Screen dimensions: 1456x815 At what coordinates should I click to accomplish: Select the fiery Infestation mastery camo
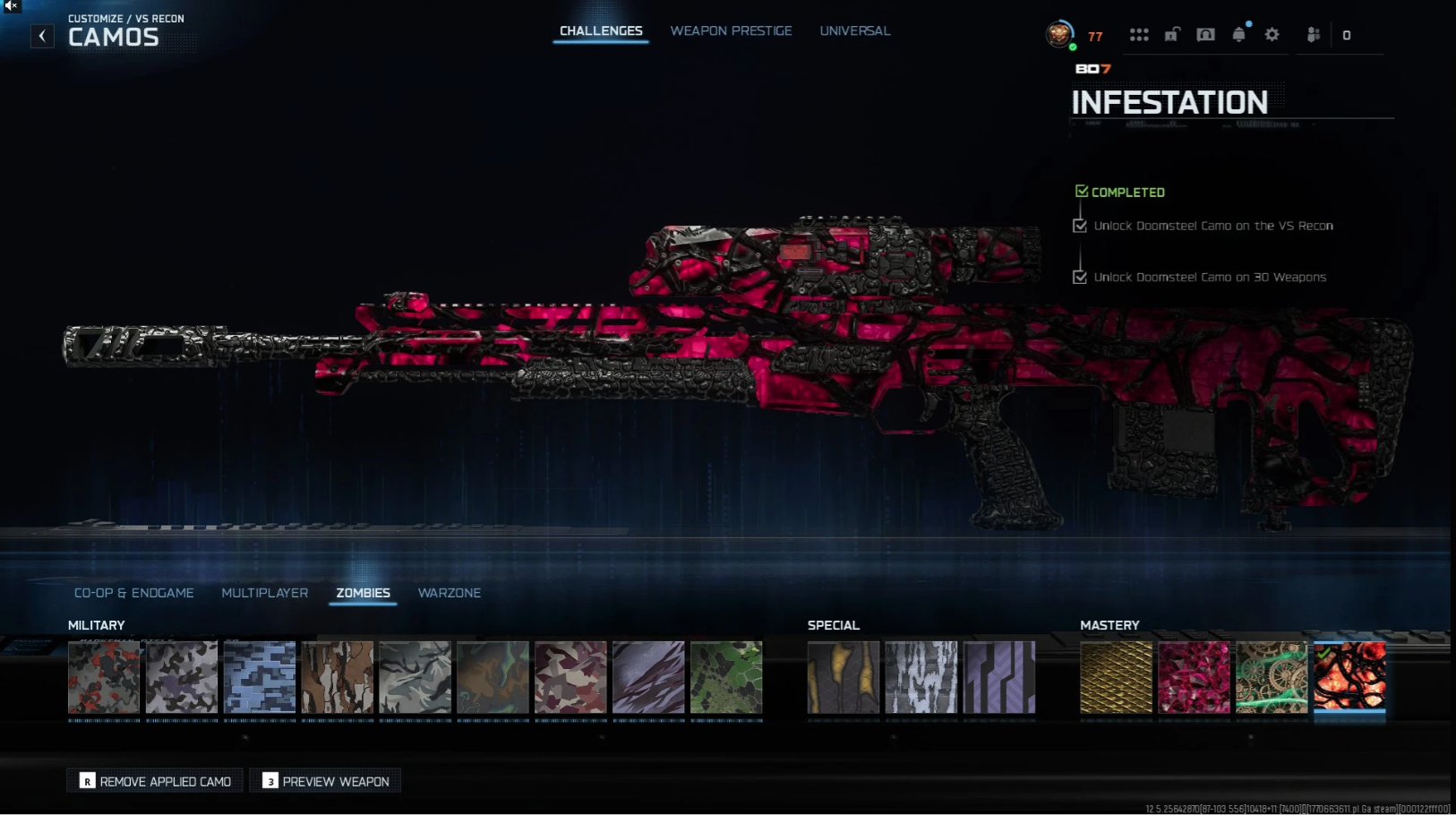tap(1349, 677)
